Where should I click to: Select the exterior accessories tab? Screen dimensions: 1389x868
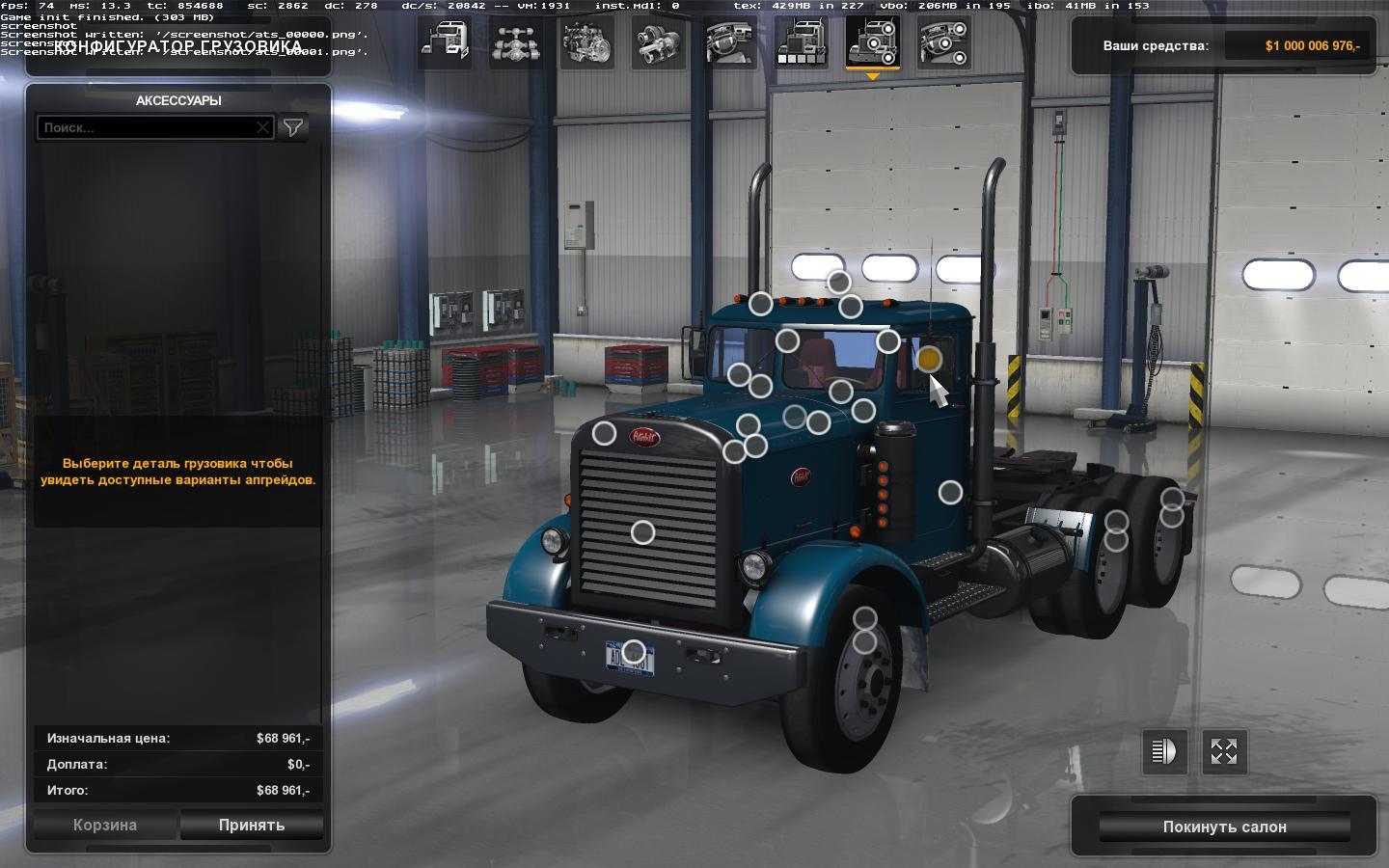tap(873, 42)
